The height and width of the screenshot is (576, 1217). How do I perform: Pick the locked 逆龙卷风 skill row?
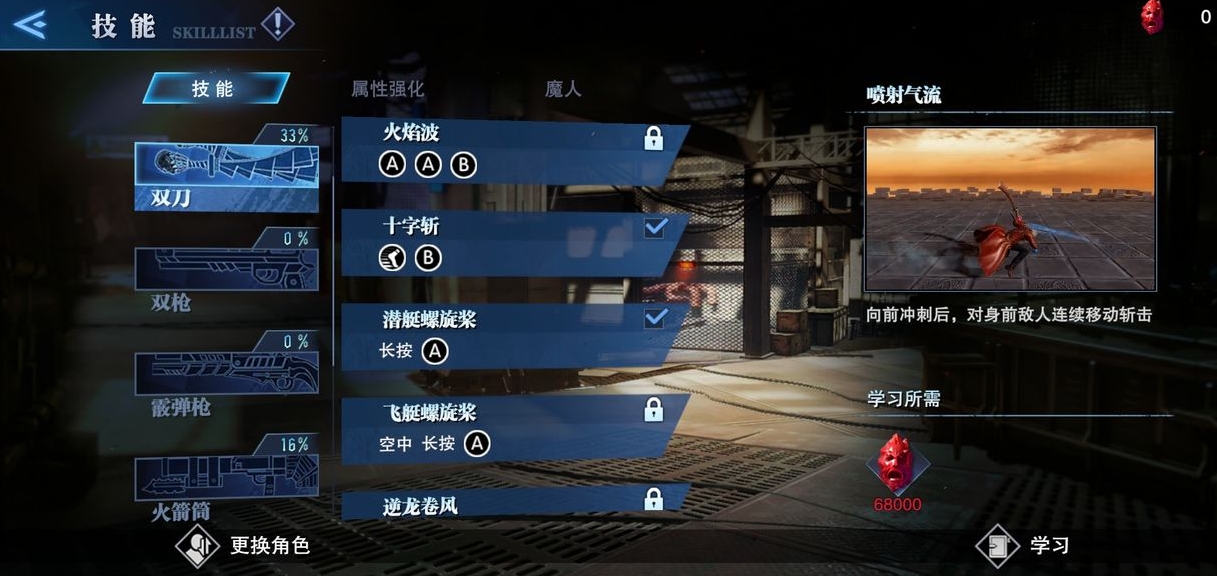pyautogui.click(x=514, y=502)
